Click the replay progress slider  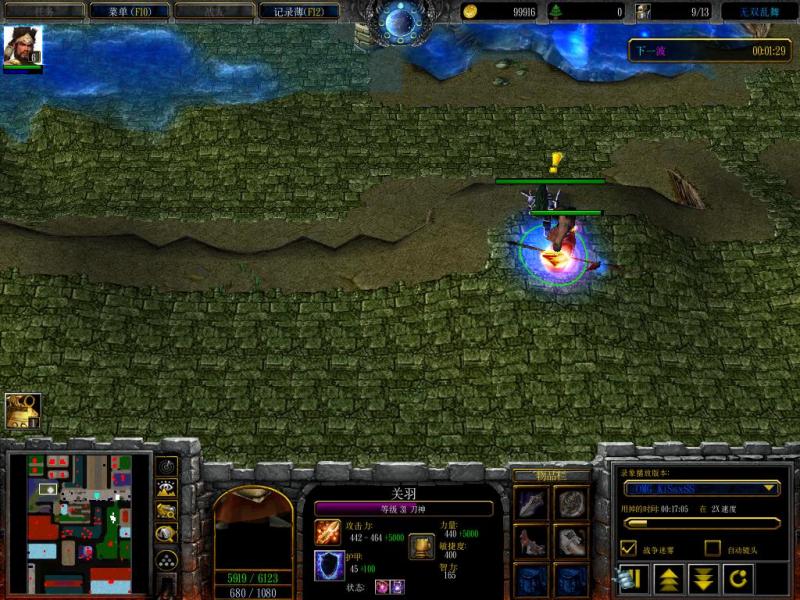(x=700, y=522)
